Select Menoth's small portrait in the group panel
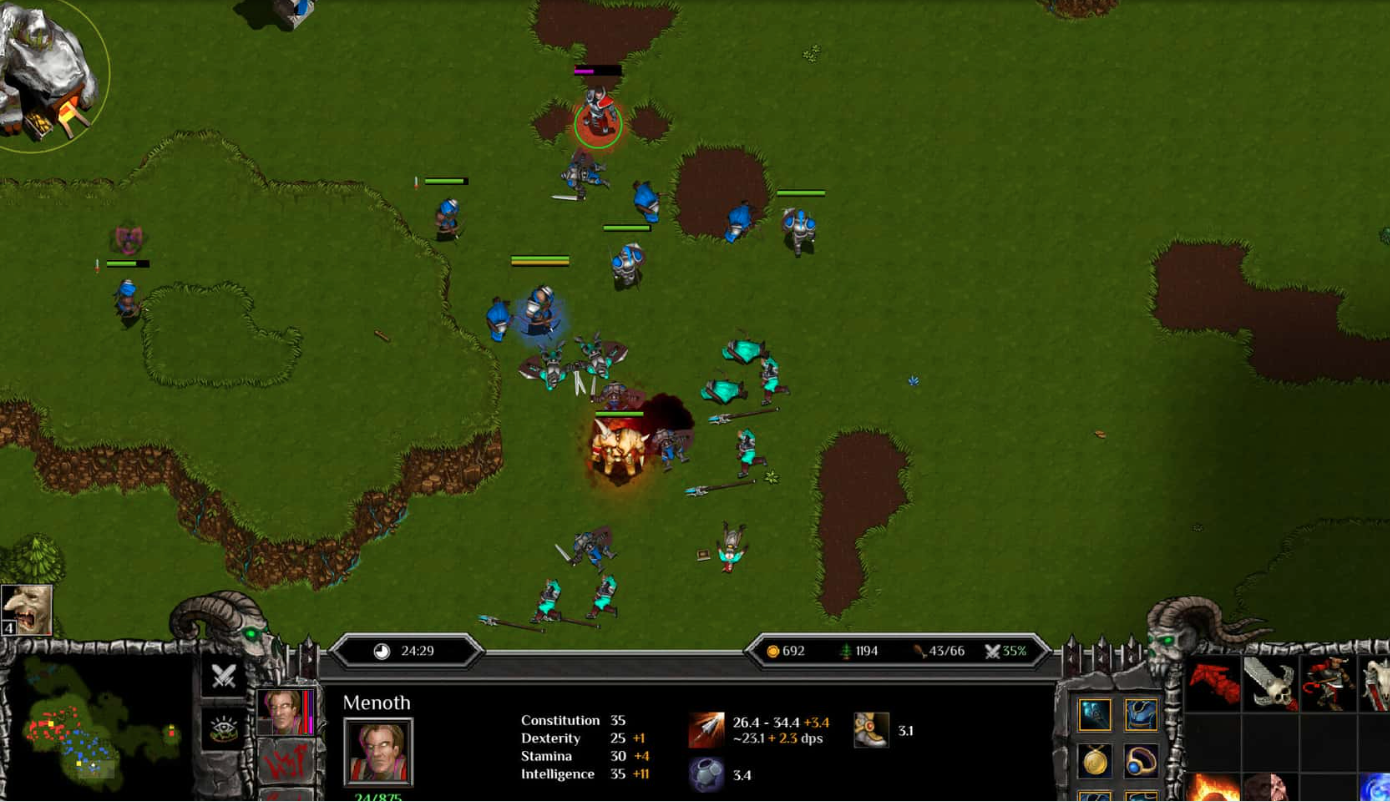The height and width of the screenshot is (802, 1390). click(x=284, y=711)
